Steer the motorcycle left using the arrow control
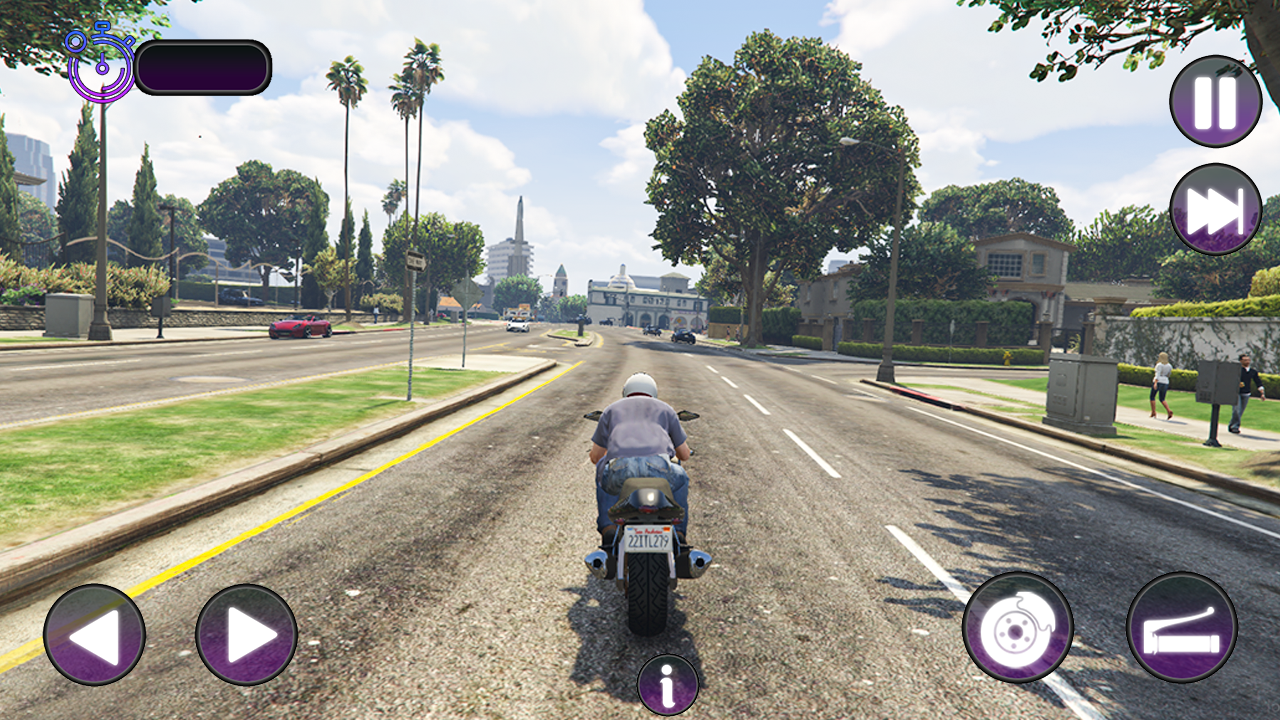 click(95, 637)
